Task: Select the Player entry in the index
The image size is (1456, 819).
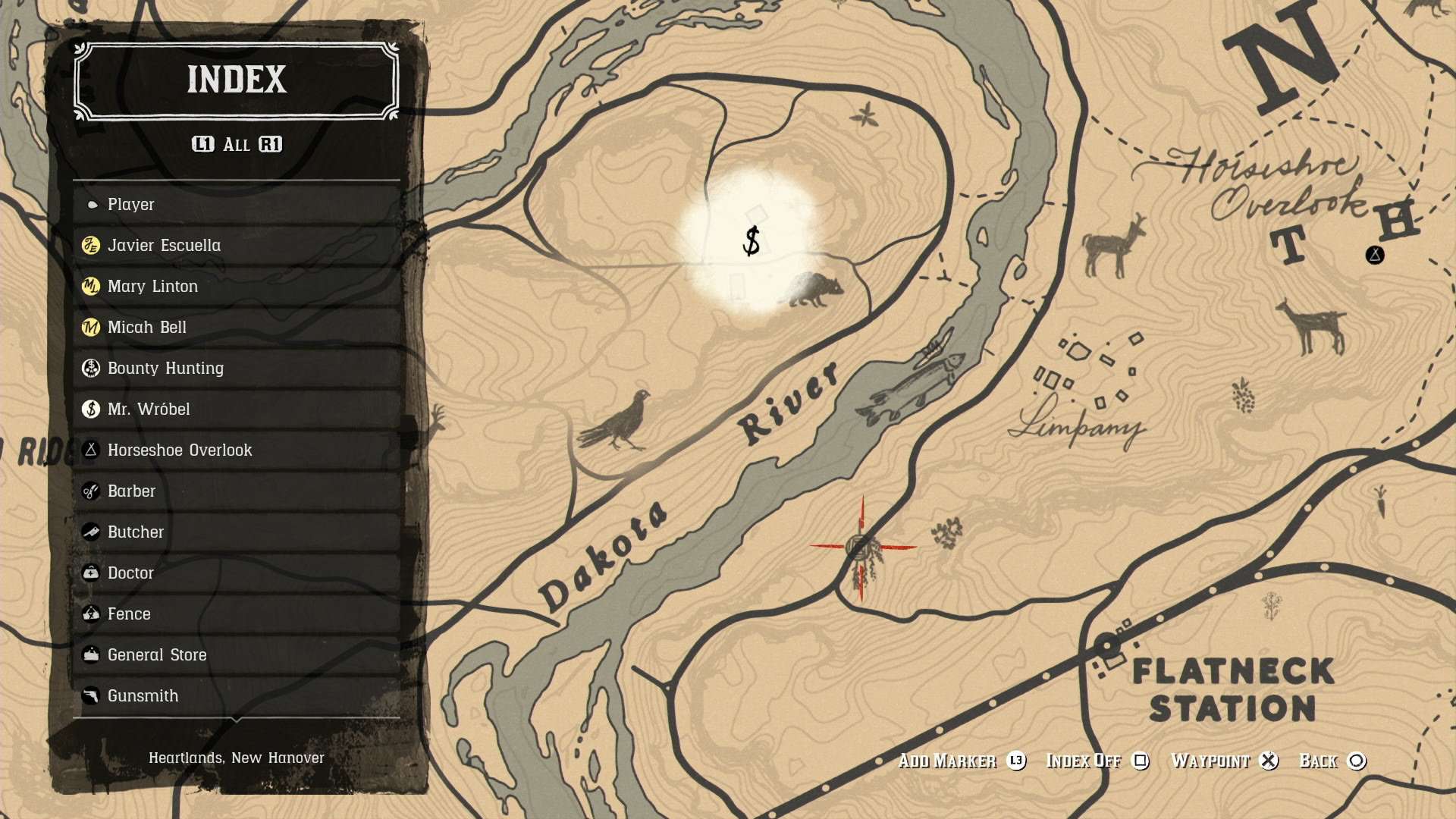Action: click(237, 205)
